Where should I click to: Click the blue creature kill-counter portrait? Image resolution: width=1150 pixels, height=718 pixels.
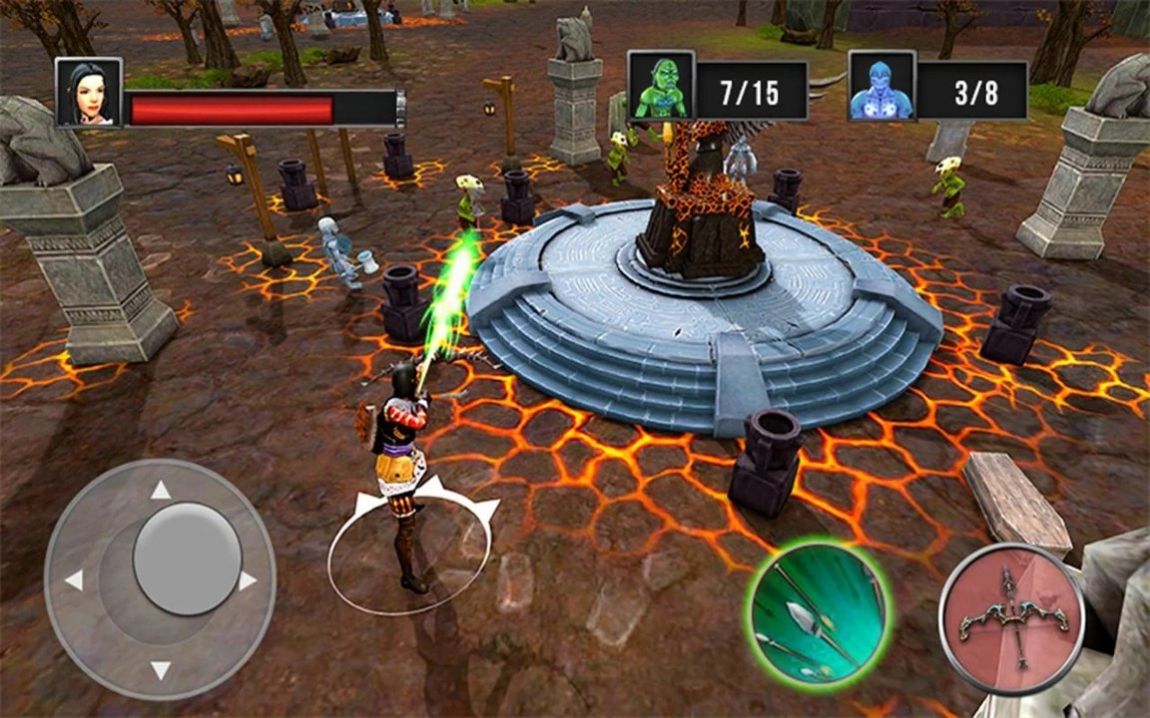click(x=882, y=86)
